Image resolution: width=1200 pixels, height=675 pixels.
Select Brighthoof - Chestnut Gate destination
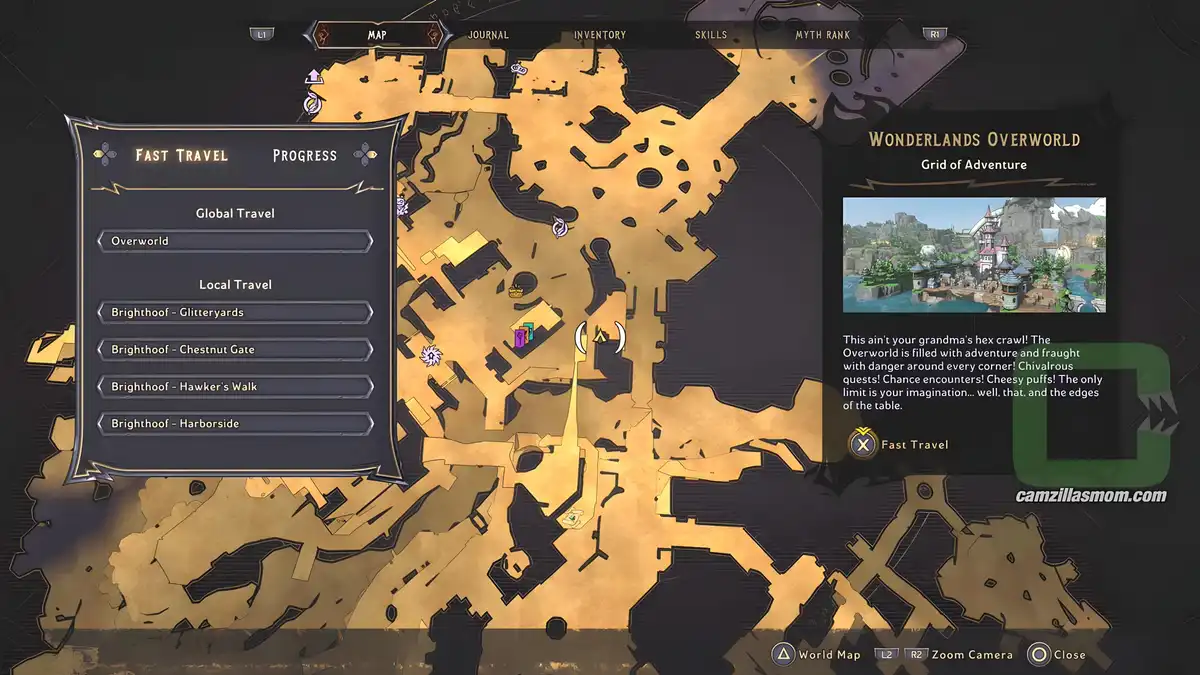point(235,350)
